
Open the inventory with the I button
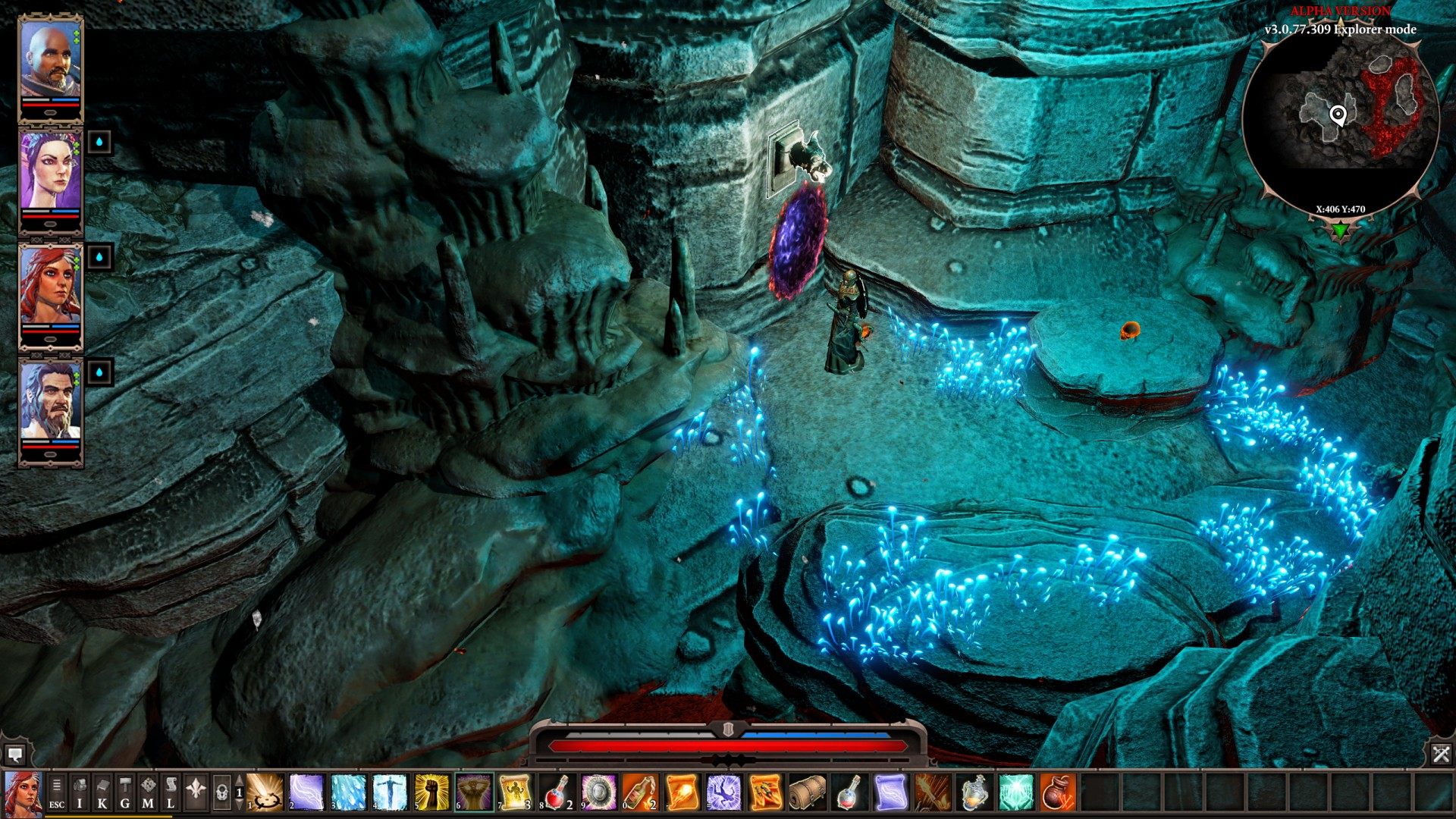[x=80, y=792]
